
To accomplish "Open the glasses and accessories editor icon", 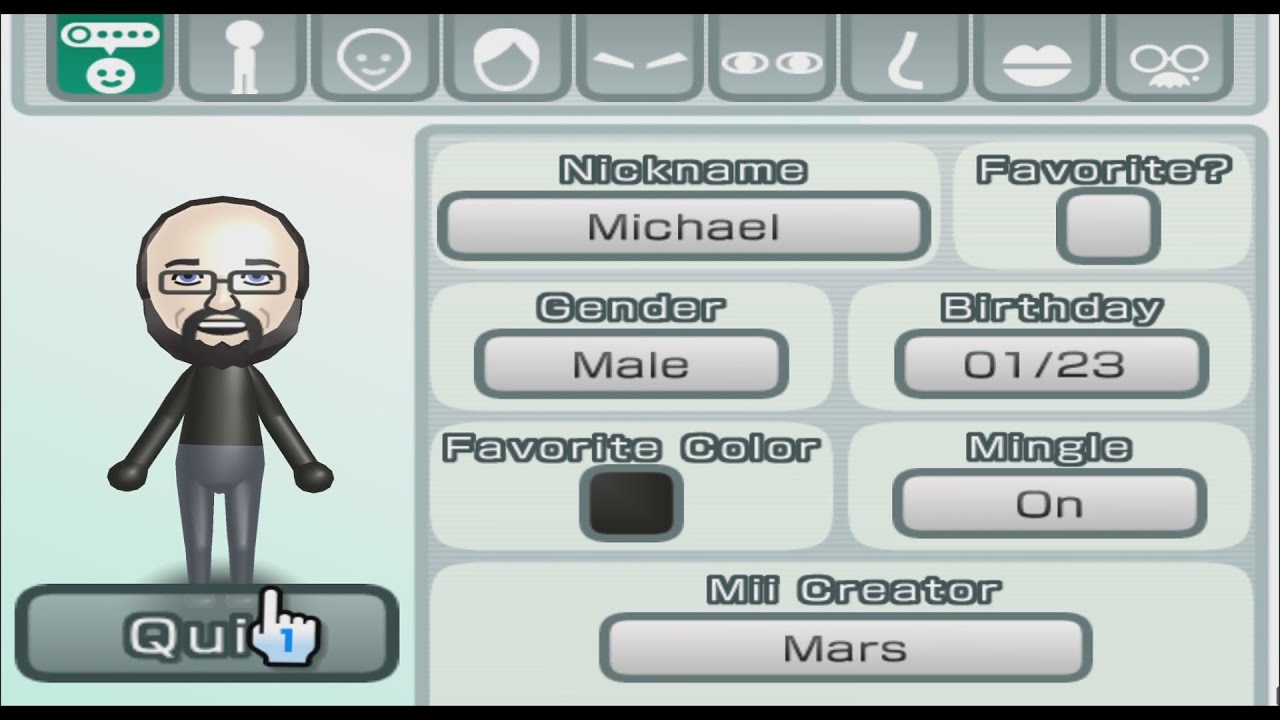I will click(1170, 55).
